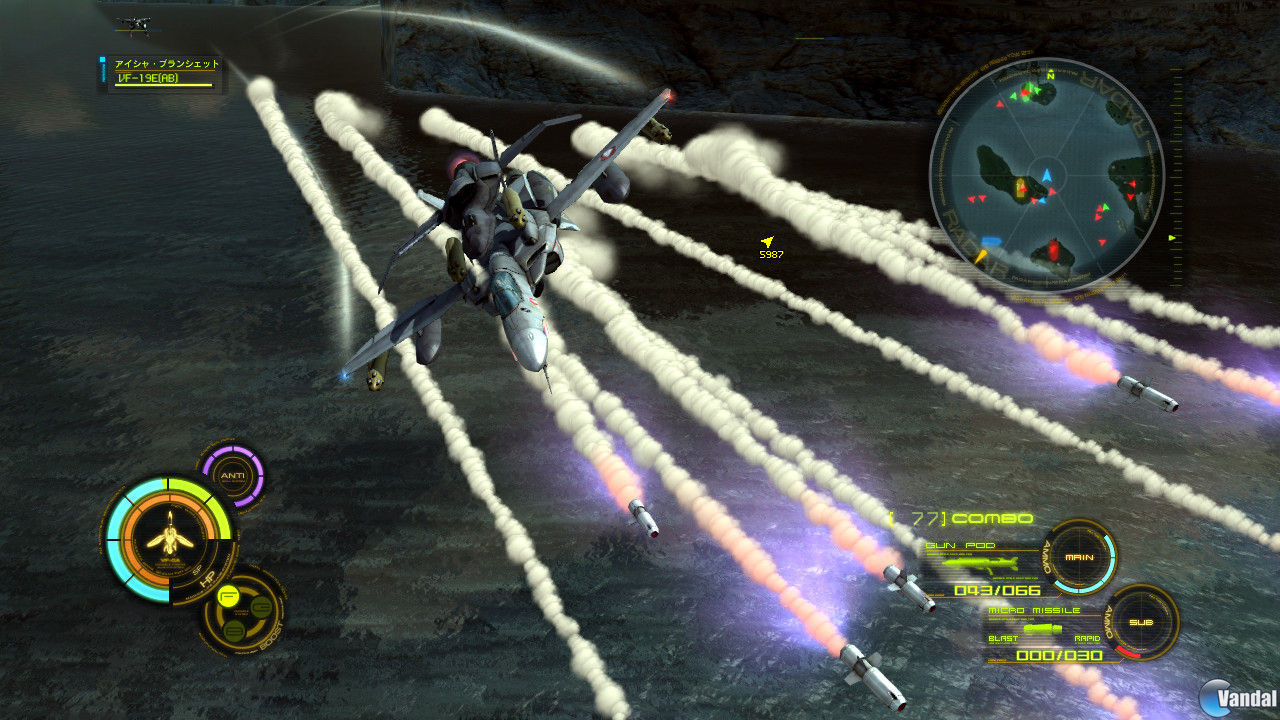Switch missile mode to RAPID
This screenshot has height=720, width=1280.
1087,637
